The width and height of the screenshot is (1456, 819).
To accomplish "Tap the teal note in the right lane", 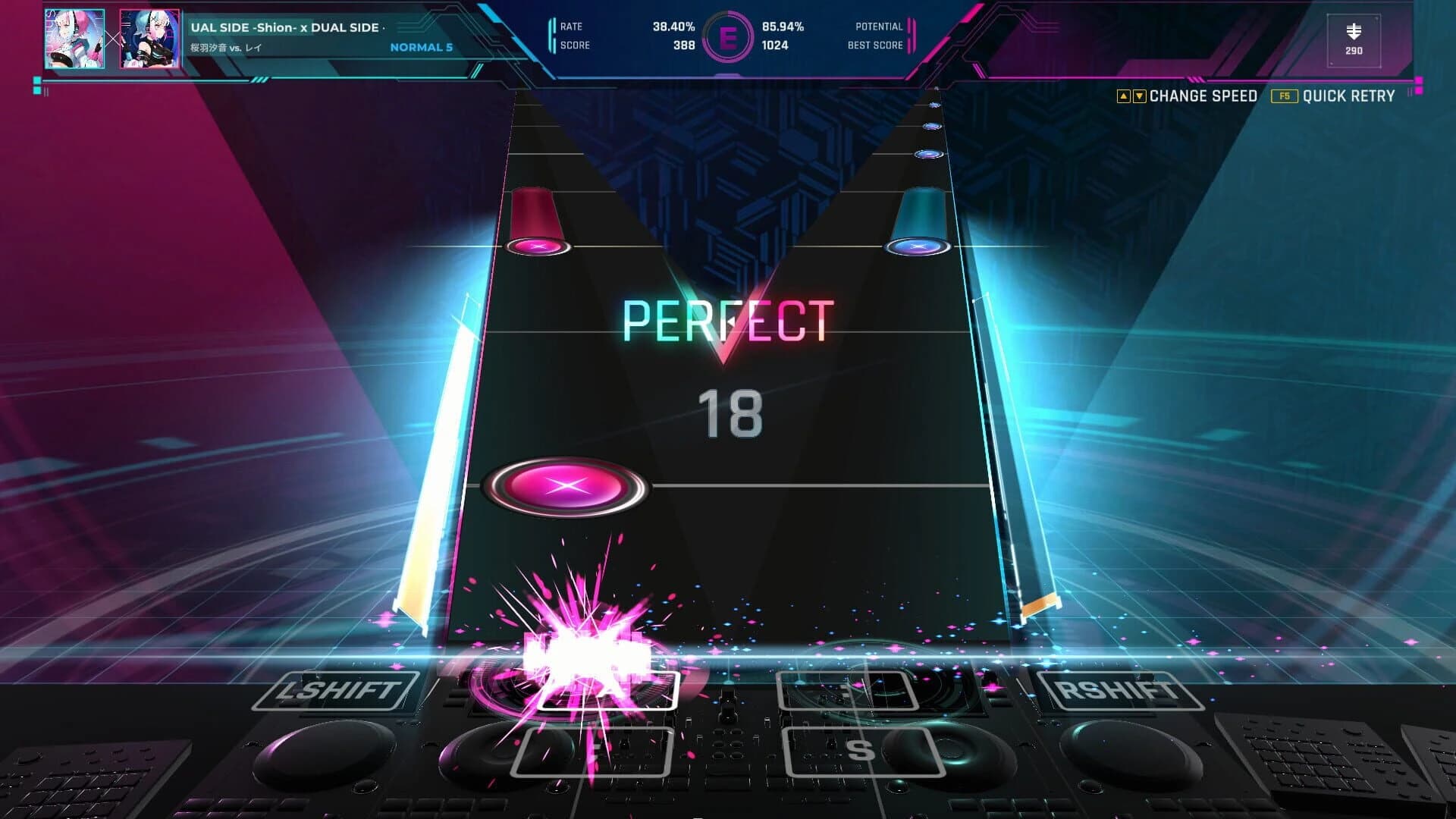I will tap(920, 246).
